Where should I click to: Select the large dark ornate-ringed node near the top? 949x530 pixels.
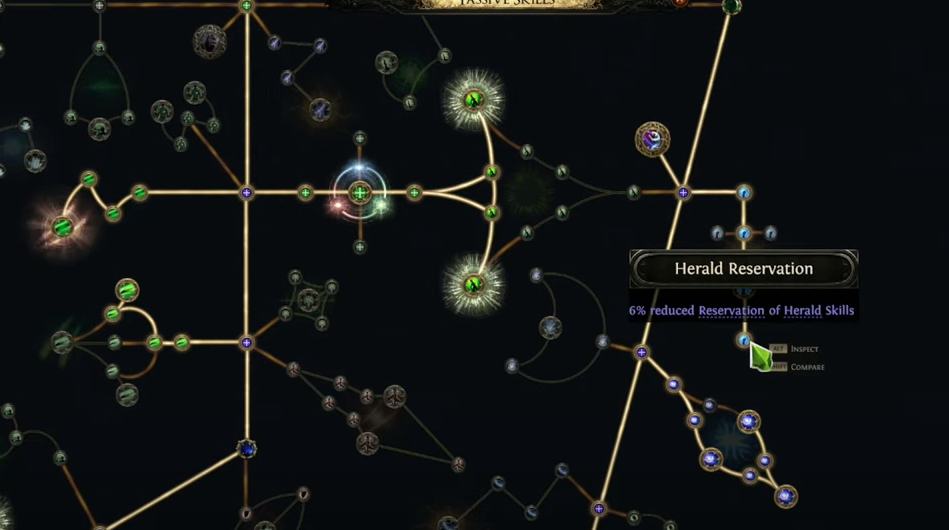(209, 42)
